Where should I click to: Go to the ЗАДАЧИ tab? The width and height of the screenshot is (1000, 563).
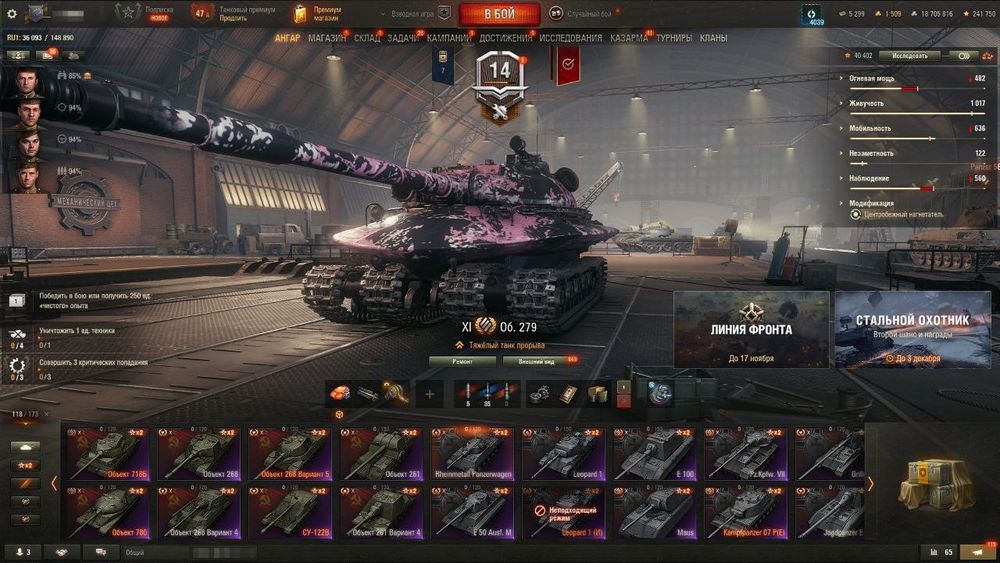click(x=402, y=38)
